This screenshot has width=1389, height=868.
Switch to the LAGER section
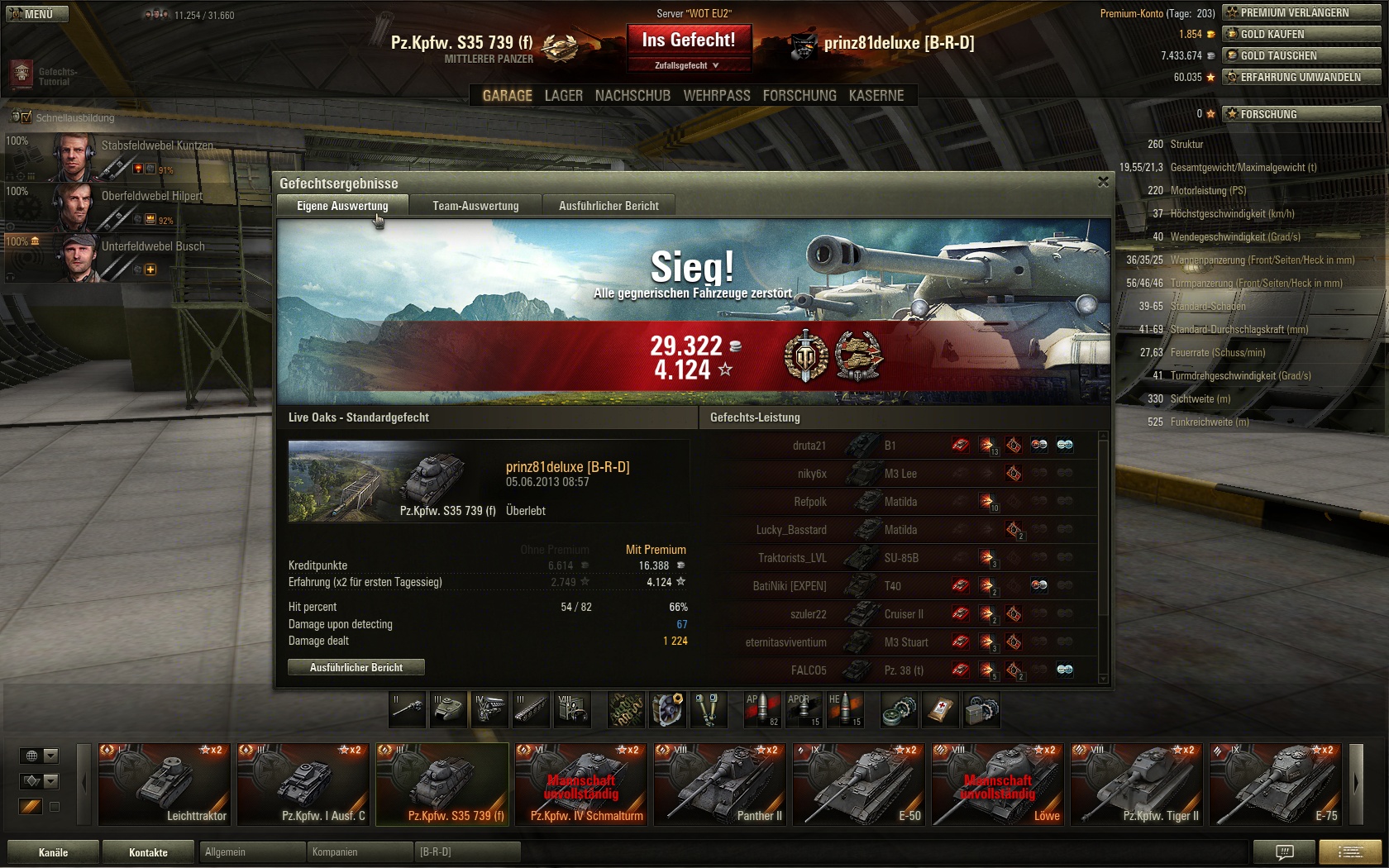[x=563, y=96]
